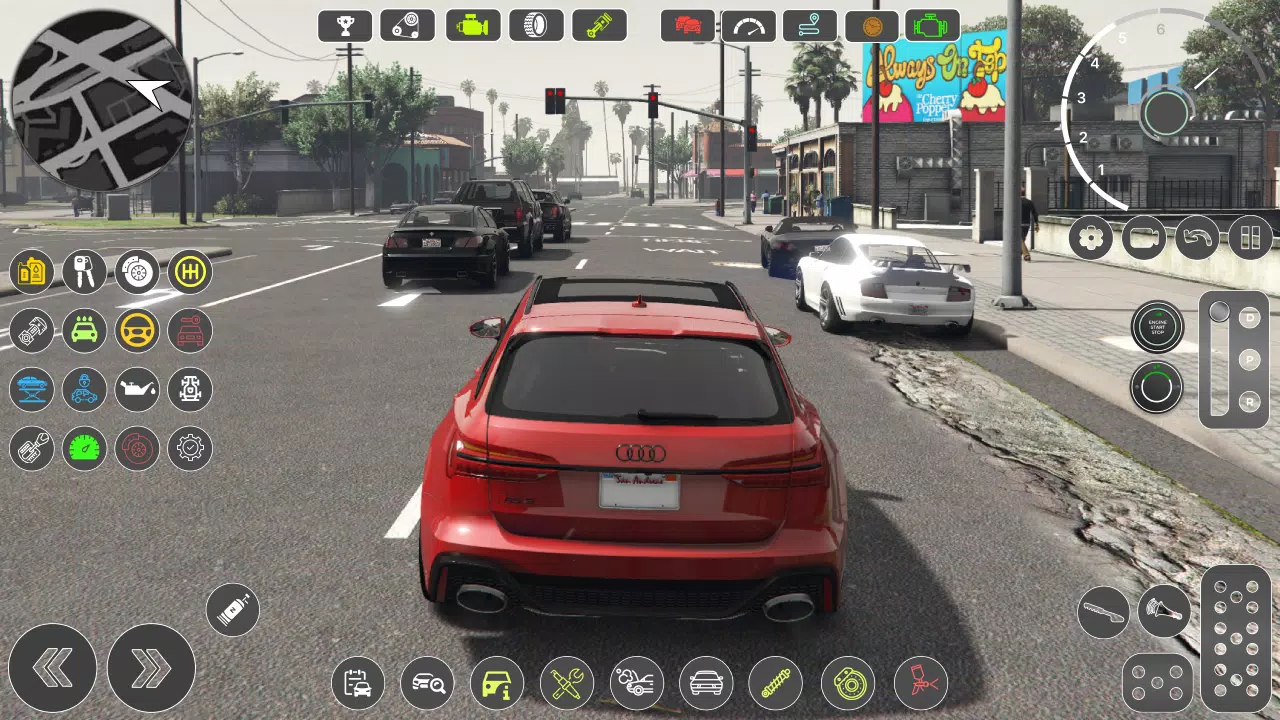
Task: Click the brake disc caliper icon
Action: pyautogui.click(x=847, y=683)
